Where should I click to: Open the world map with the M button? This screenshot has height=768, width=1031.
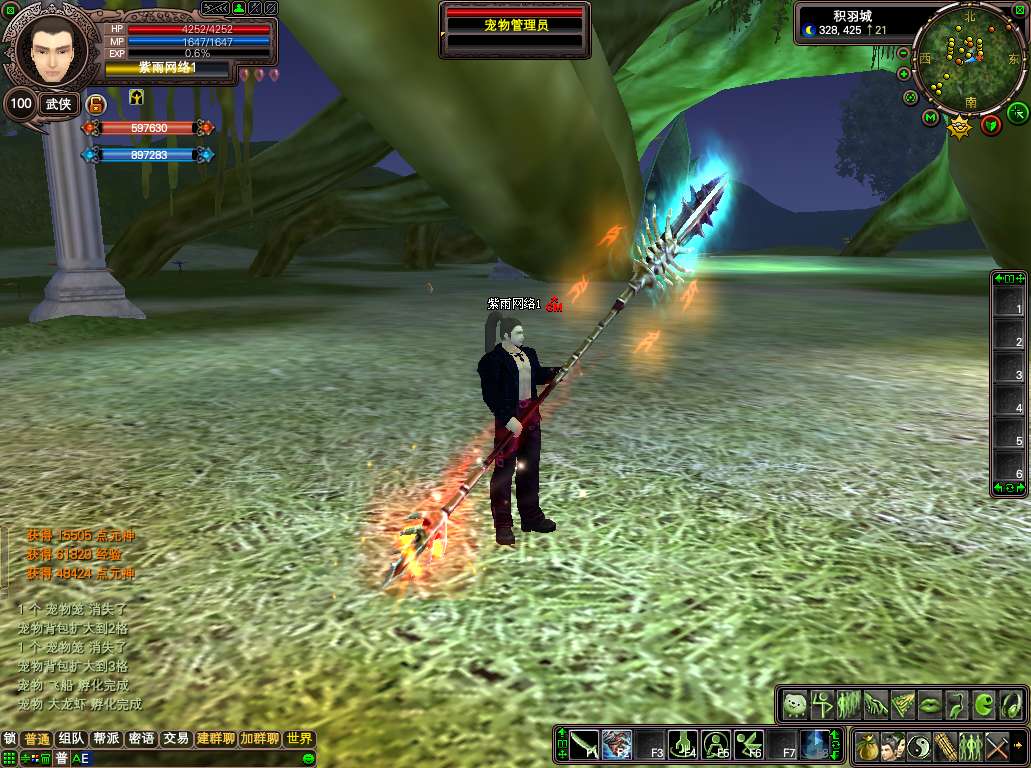(x=930, y=119)
